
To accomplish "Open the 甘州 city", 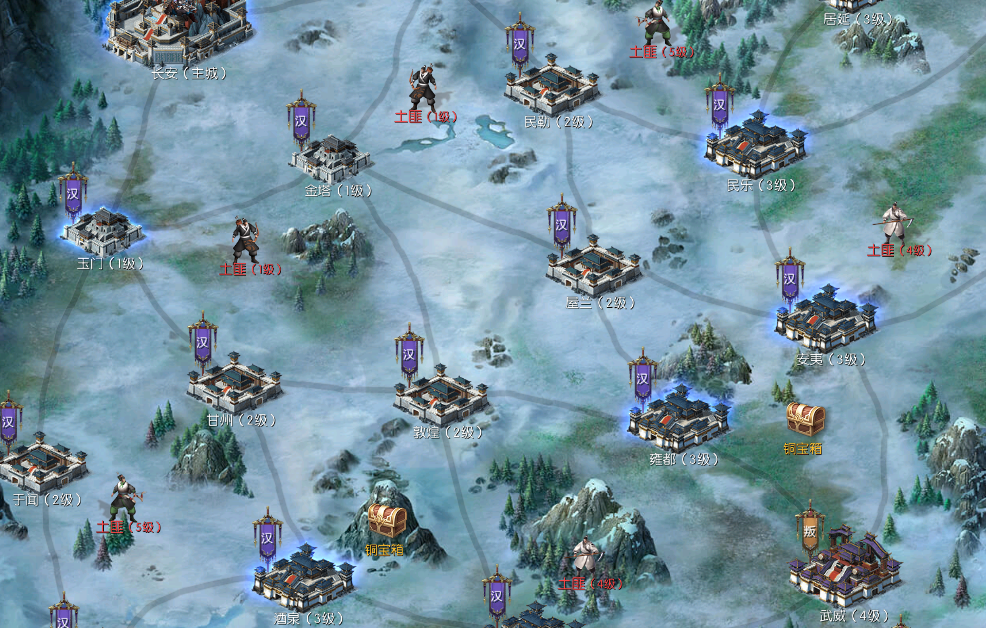I will tap(235, 380).
